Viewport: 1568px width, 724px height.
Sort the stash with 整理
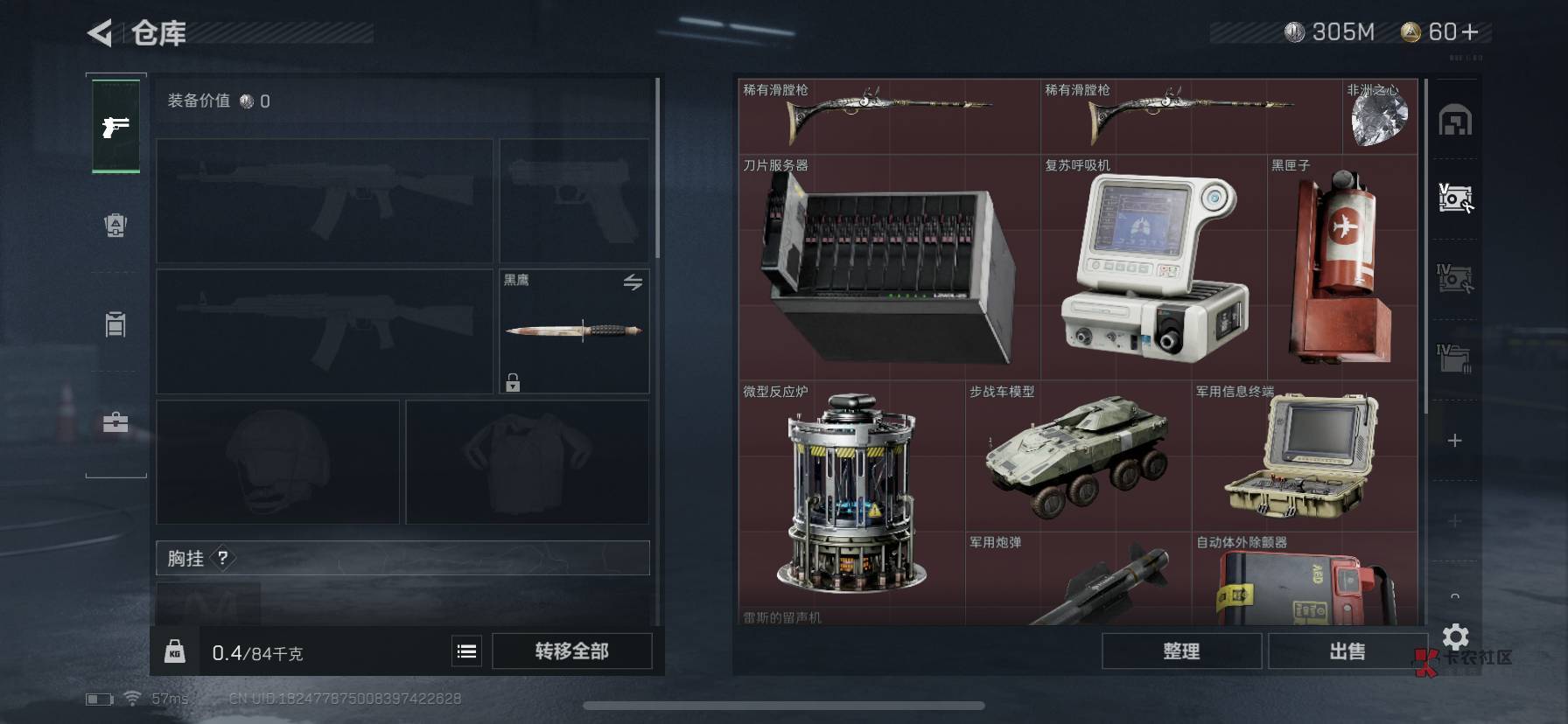1181,651
